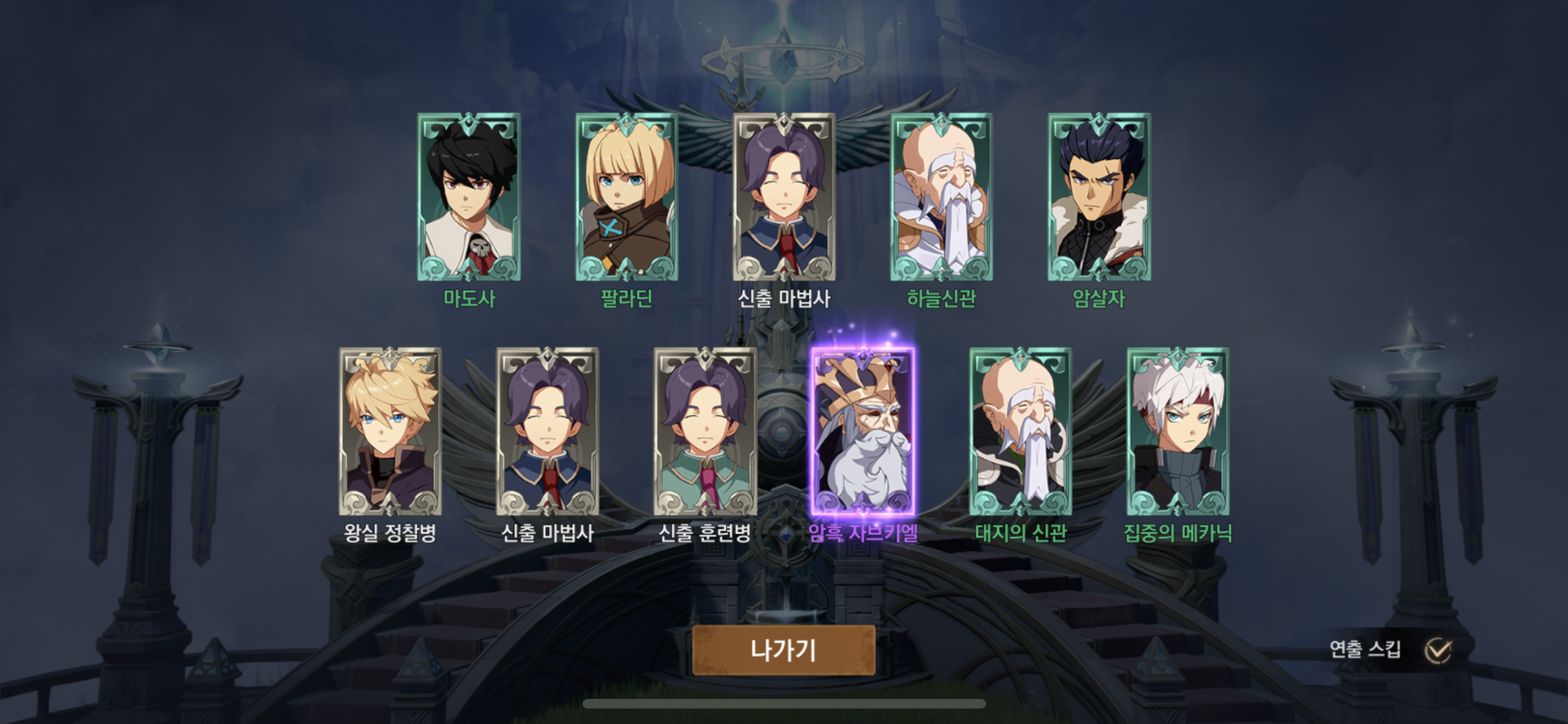View the 왕실 정찰병 card
Screen dimensions: 1568x724
390,431
